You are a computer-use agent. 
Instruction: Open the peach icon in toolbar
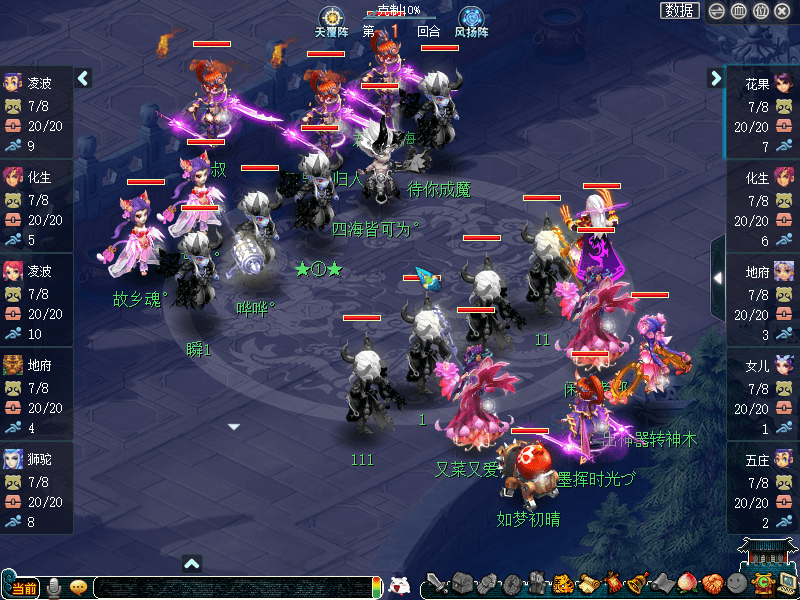click(x=687, y=583)
